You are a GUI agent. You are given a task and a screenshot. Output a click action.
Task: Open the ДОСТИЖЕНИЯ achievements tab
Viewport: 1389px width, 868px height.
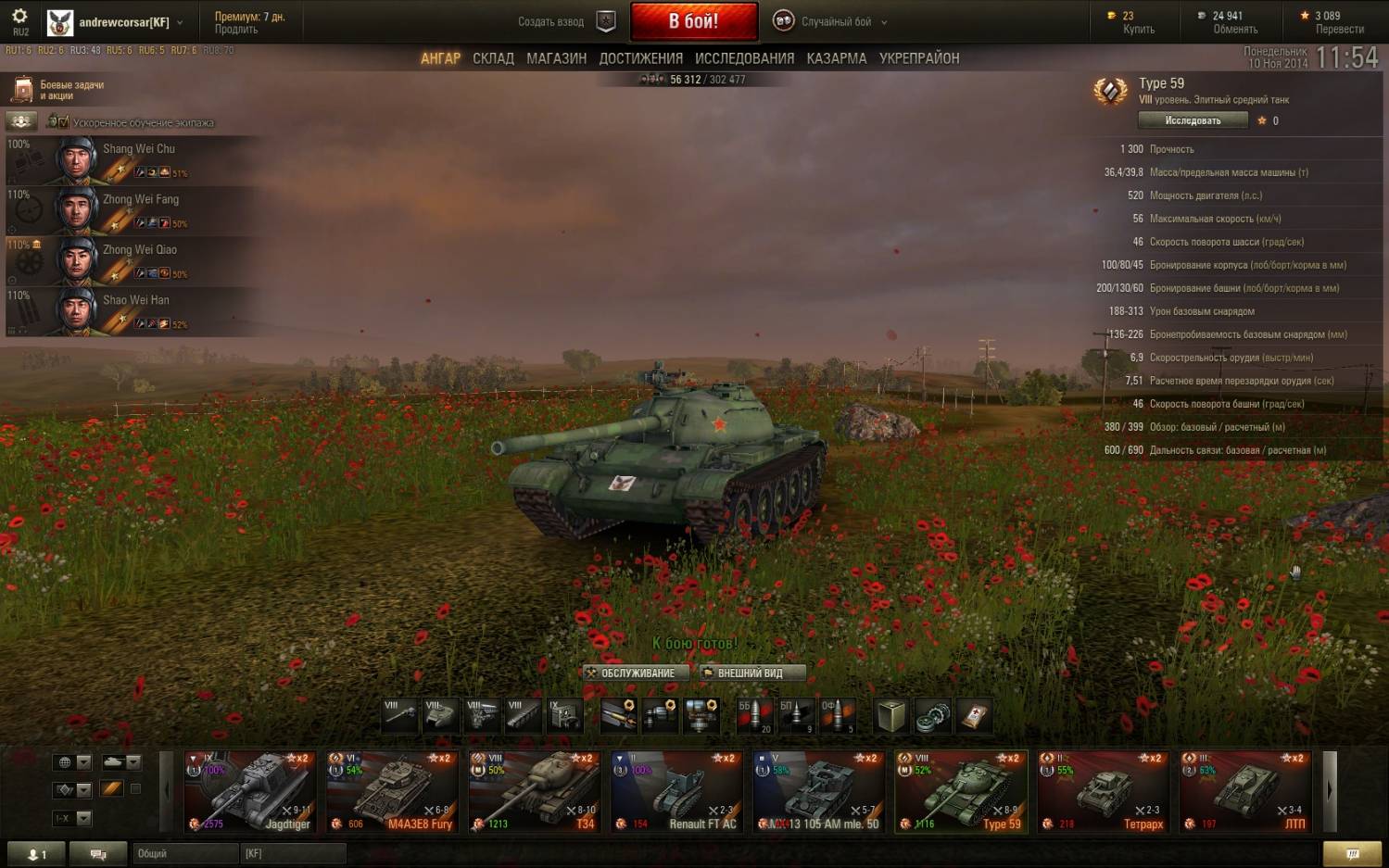640,58
